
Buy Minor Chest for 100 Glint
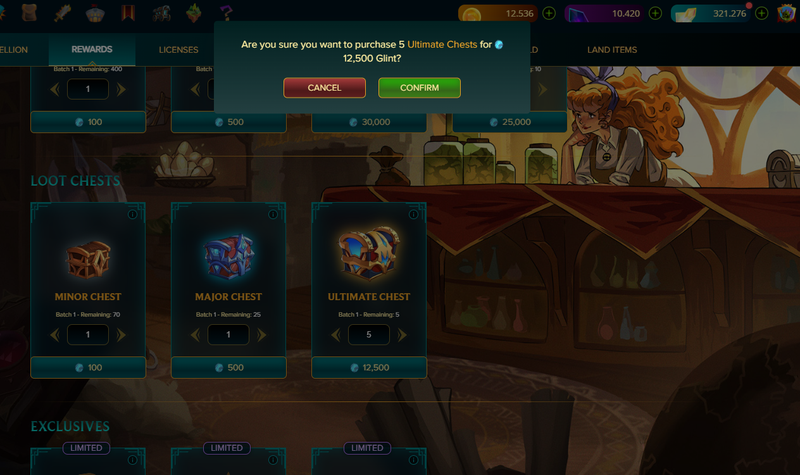[87, 368]
